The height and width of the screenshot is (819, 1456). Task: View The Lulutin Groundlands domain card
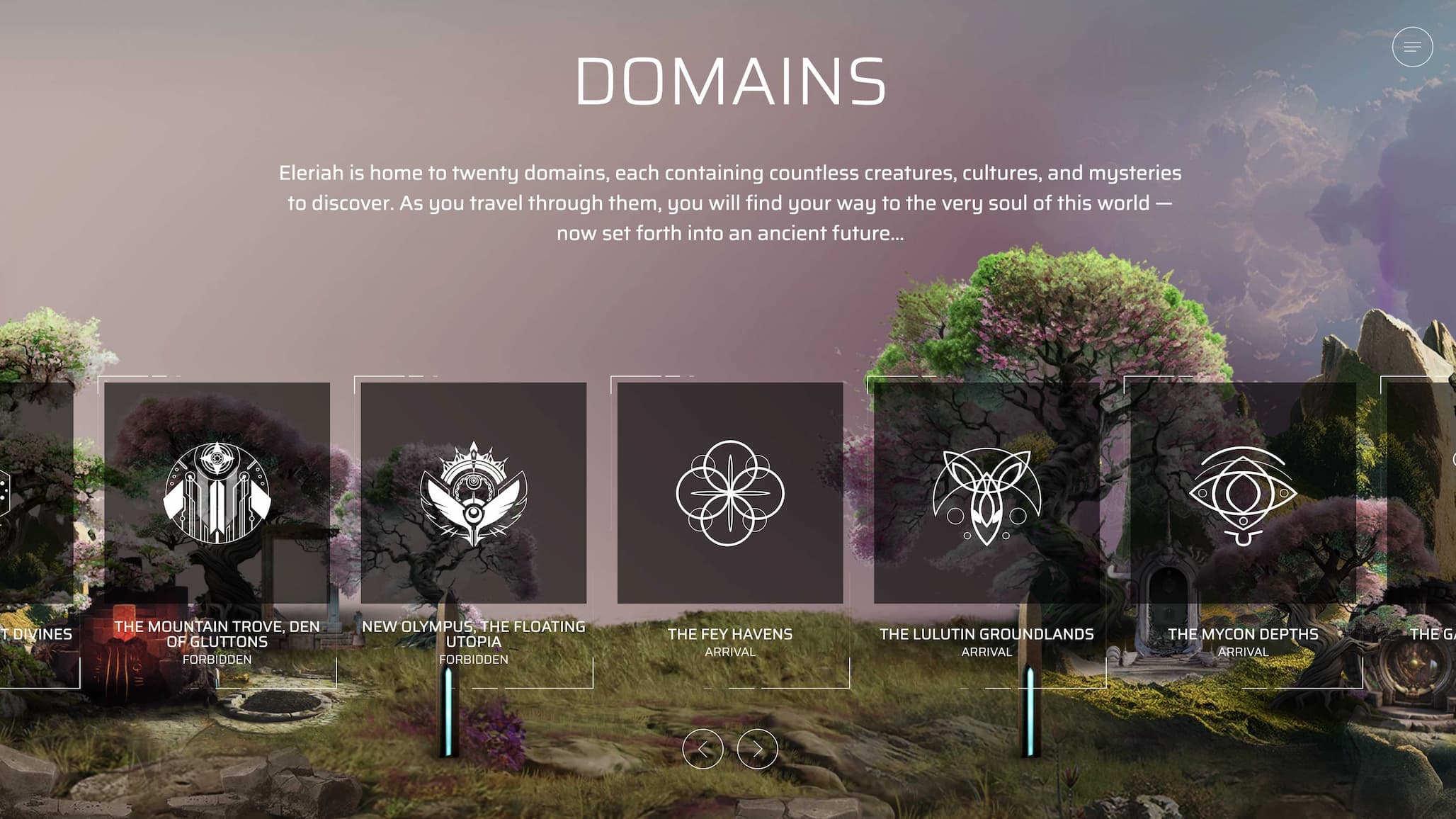tap(986, 493)
